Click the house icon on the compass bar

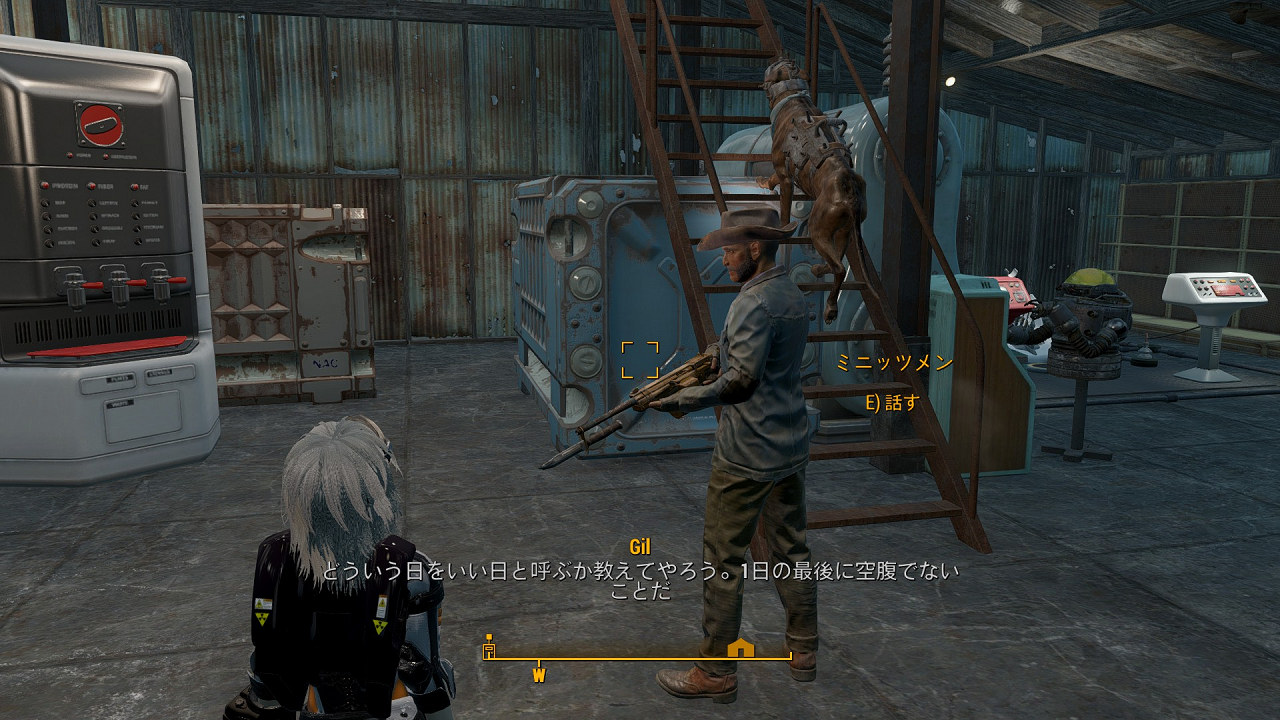click(x=740, y=649)
